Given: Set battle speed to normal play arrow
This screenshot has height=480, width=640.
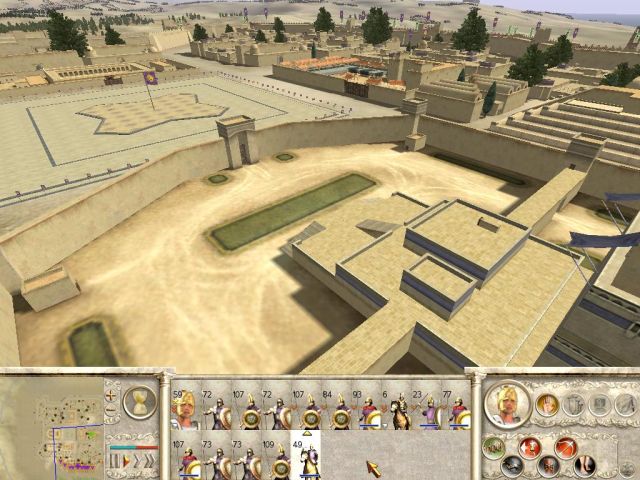Looking at the screenshot, I should coord(125,460).
